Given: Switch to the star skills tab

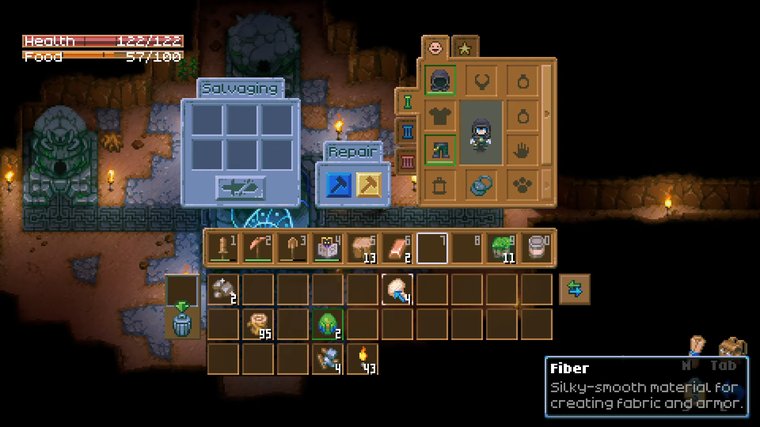Looking at the screenshot, I should click(x=465, y=46).
